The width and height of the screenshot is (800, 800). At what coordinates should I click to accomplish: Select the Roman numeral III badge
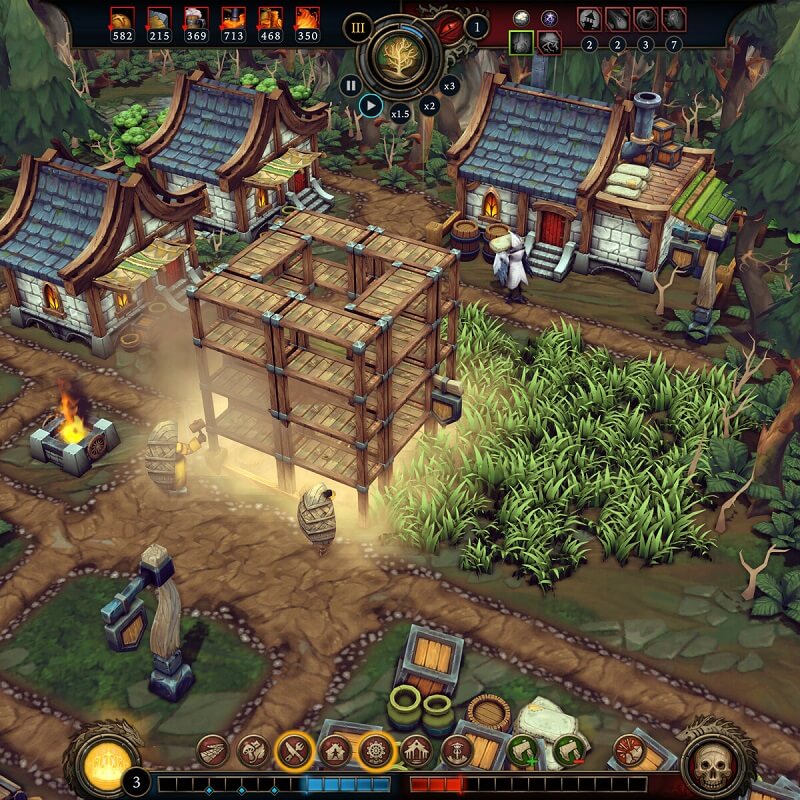[357, 27]
